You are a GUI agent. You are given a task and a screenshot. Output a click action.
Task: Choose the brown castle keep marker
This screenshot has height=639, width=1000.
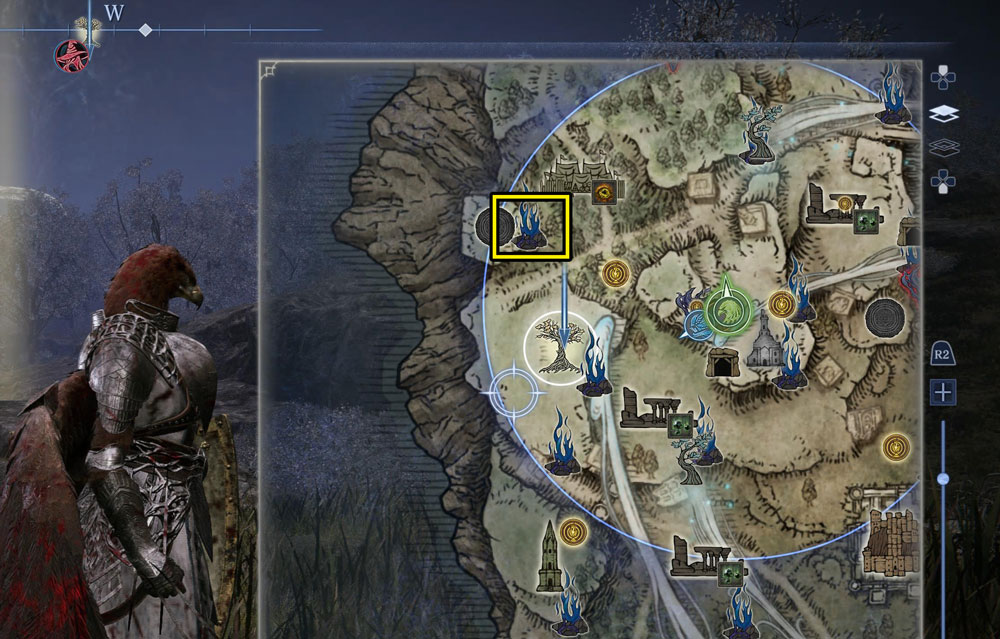(887, 543)
